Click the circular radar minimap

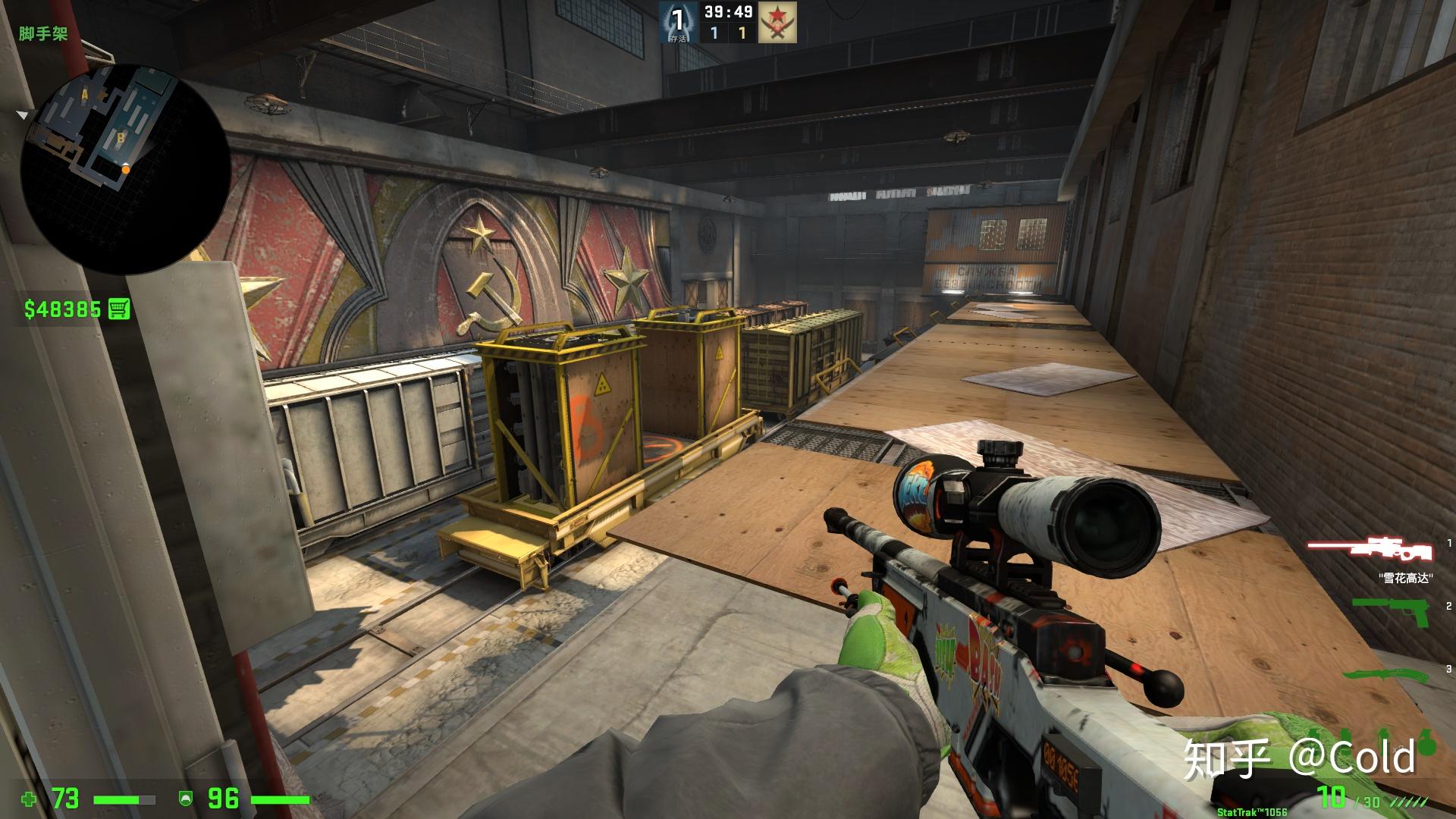pyautogui.click(x=125, y=168)
